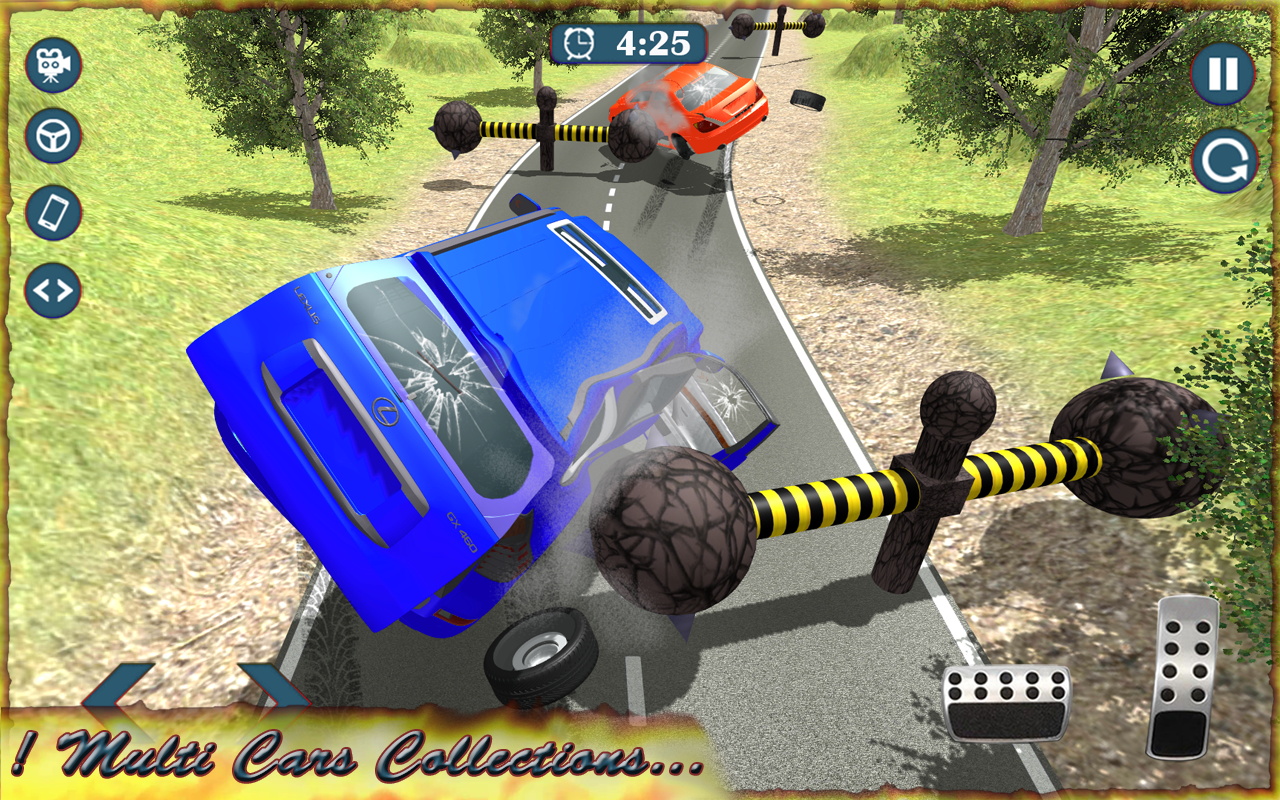Viewport: 1280px width, 800px height.
Task: Select arrow buttons control mode
Action: 53,291
